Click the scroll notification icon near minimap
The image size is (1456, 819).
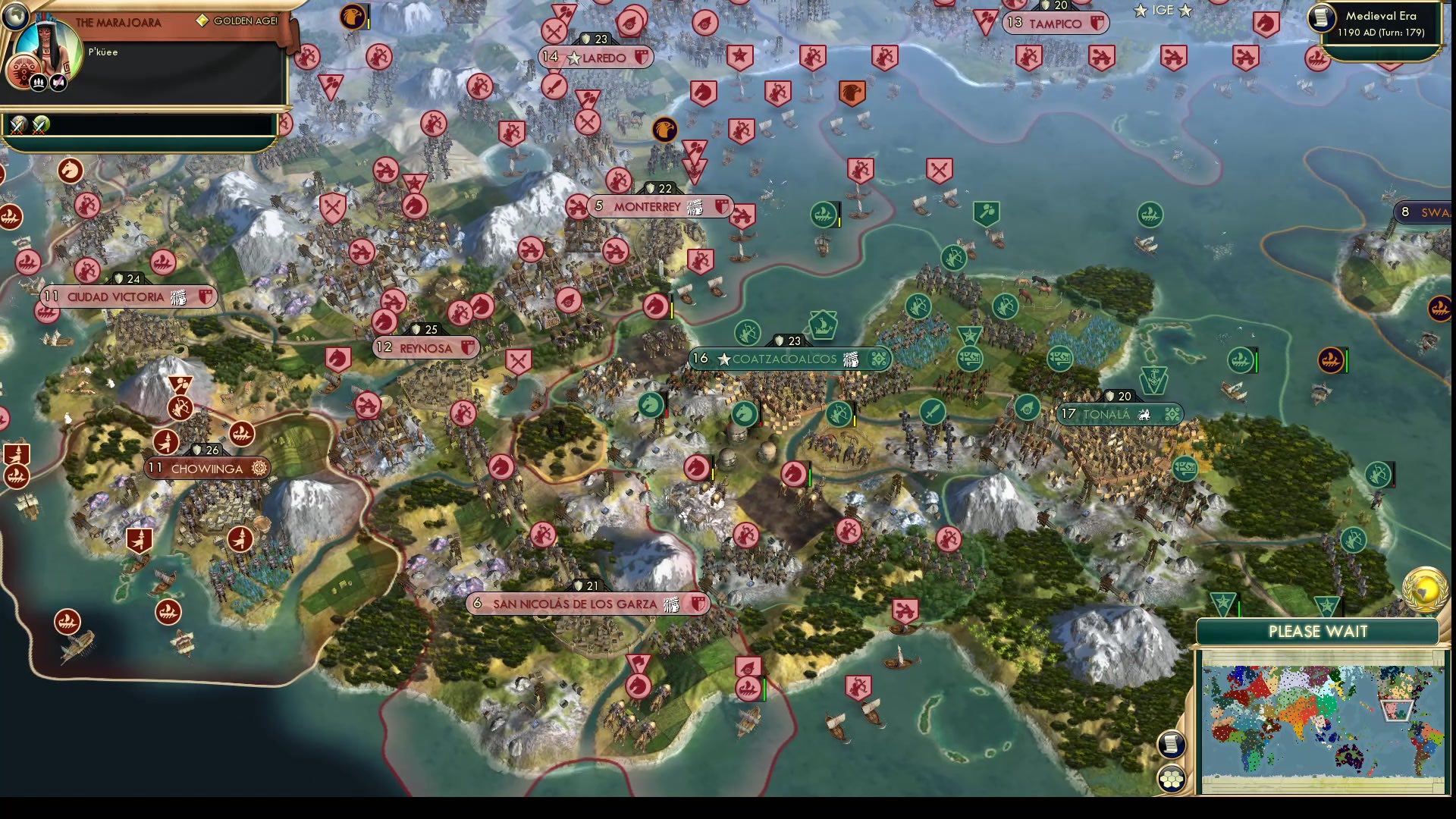point(1170,742)
